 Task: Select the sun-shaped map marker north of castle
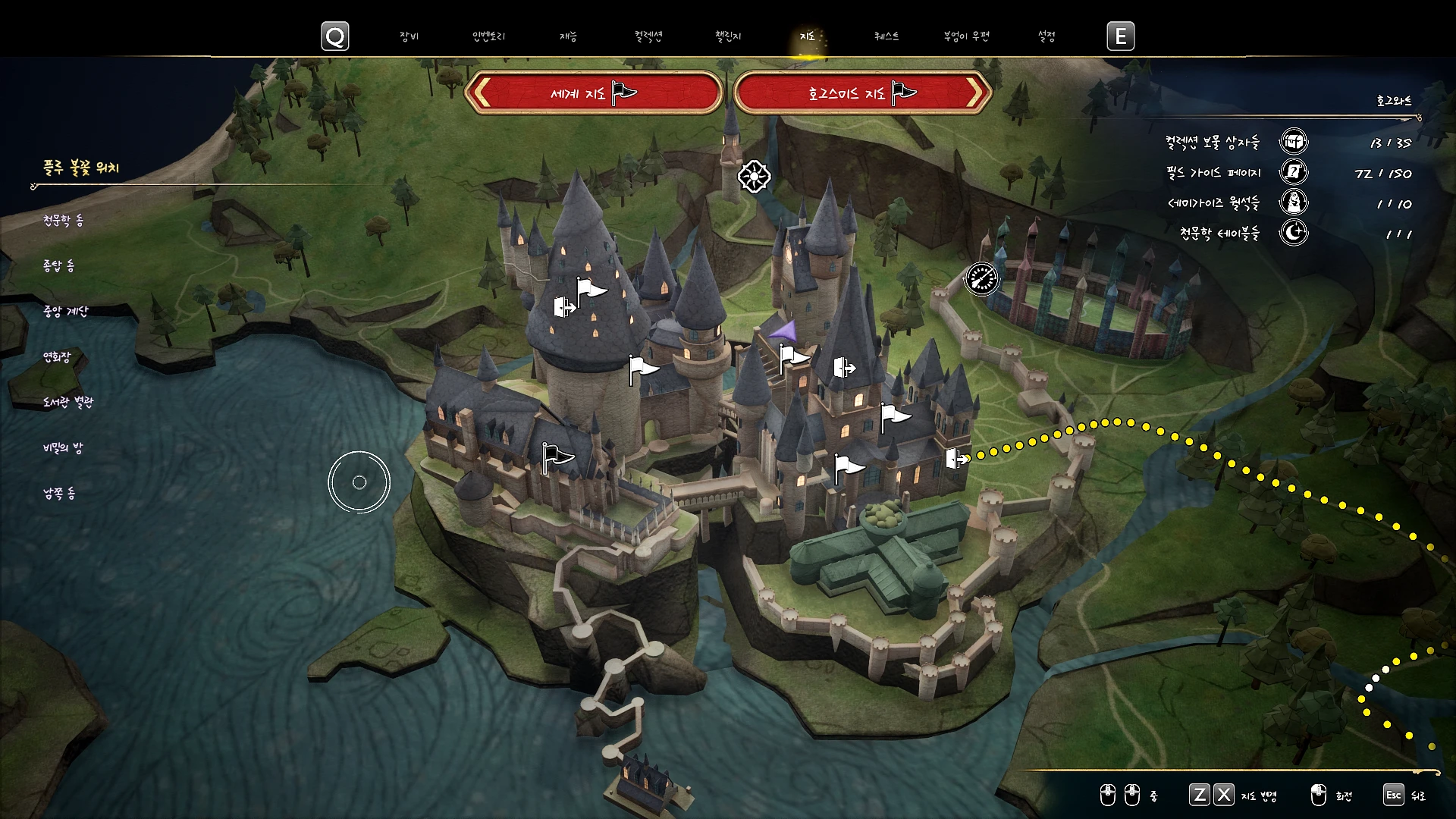[754, 177]
